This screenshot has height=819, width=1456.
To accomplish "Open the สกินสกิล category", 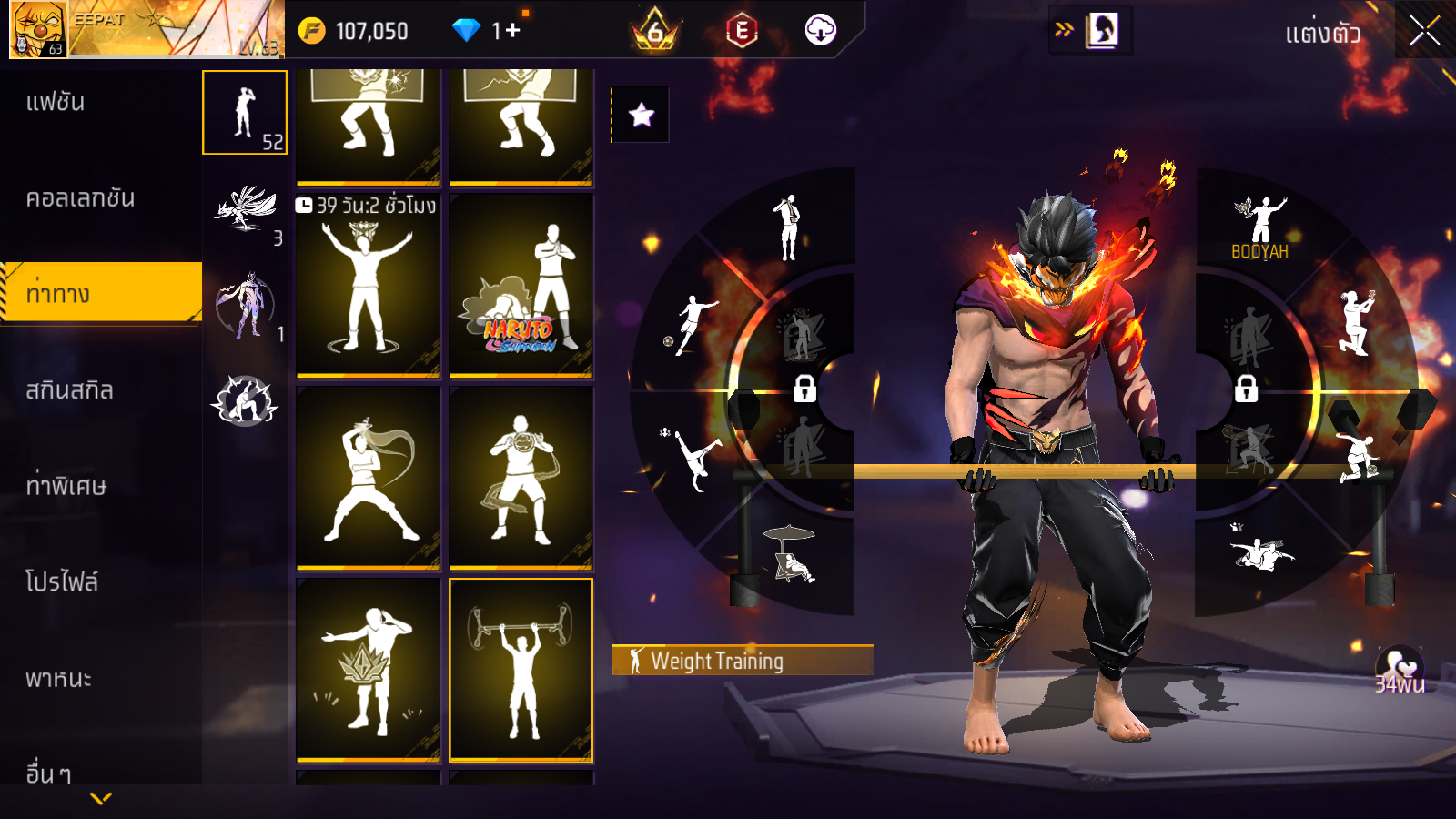I will tap(69, 390).
